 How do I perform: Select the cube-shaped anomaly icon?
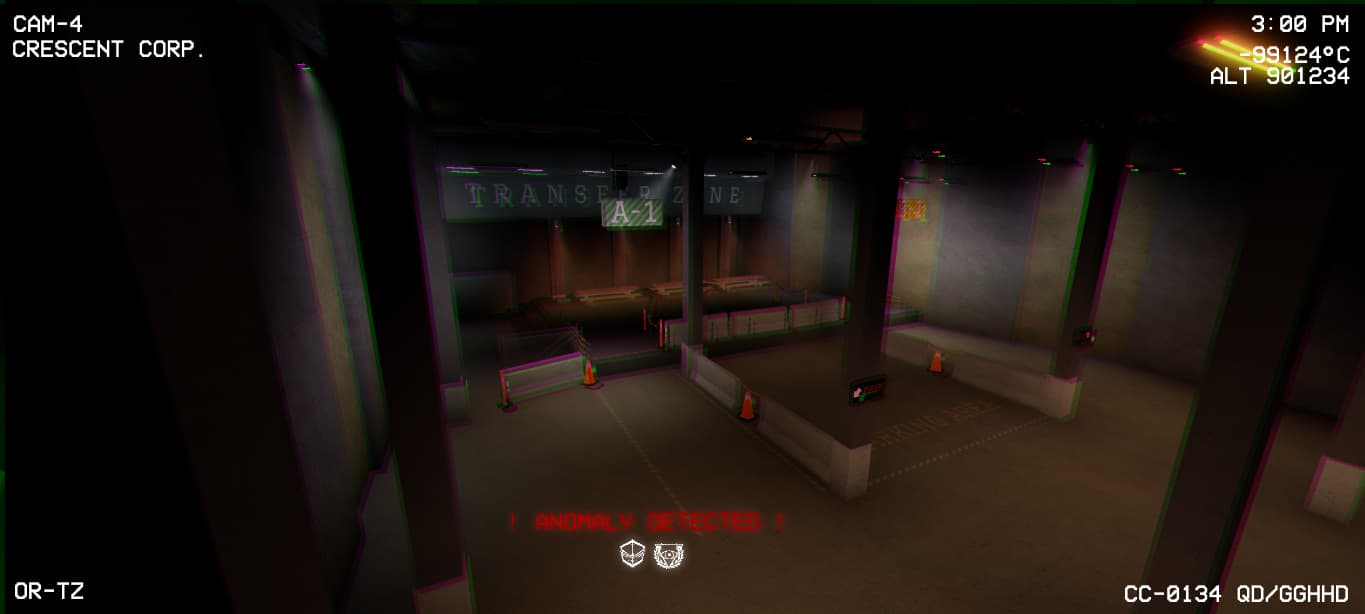(632, 555)
